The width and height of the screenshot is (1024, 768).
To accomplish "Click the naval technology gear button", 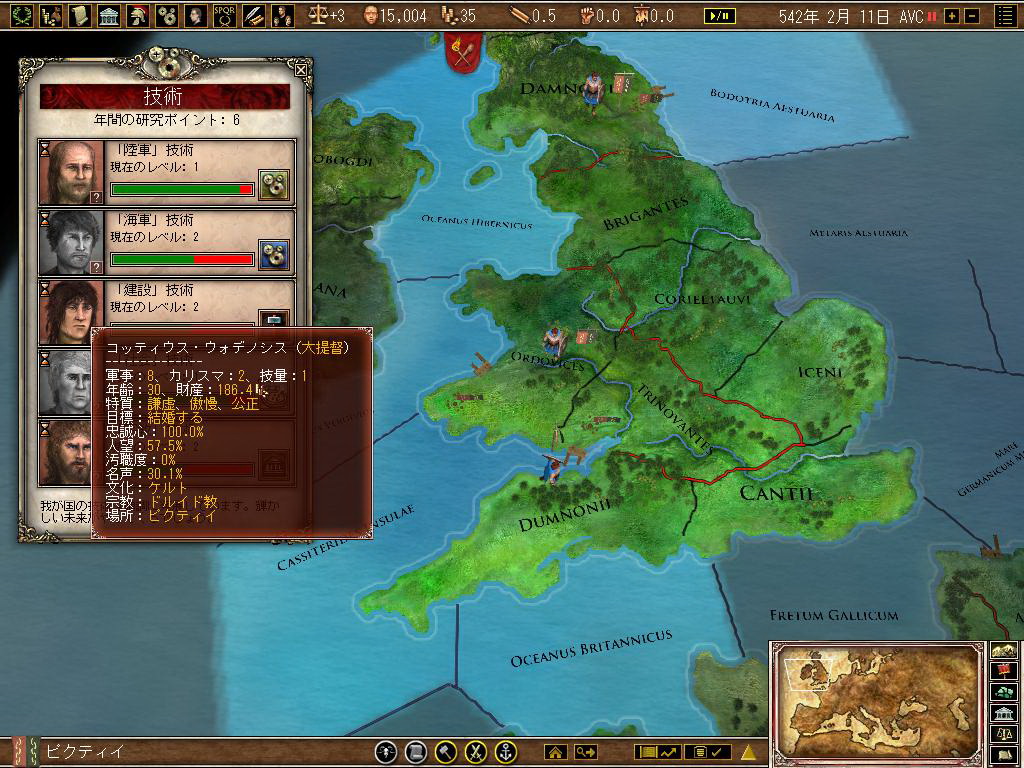I will click(x=273, y=255).
